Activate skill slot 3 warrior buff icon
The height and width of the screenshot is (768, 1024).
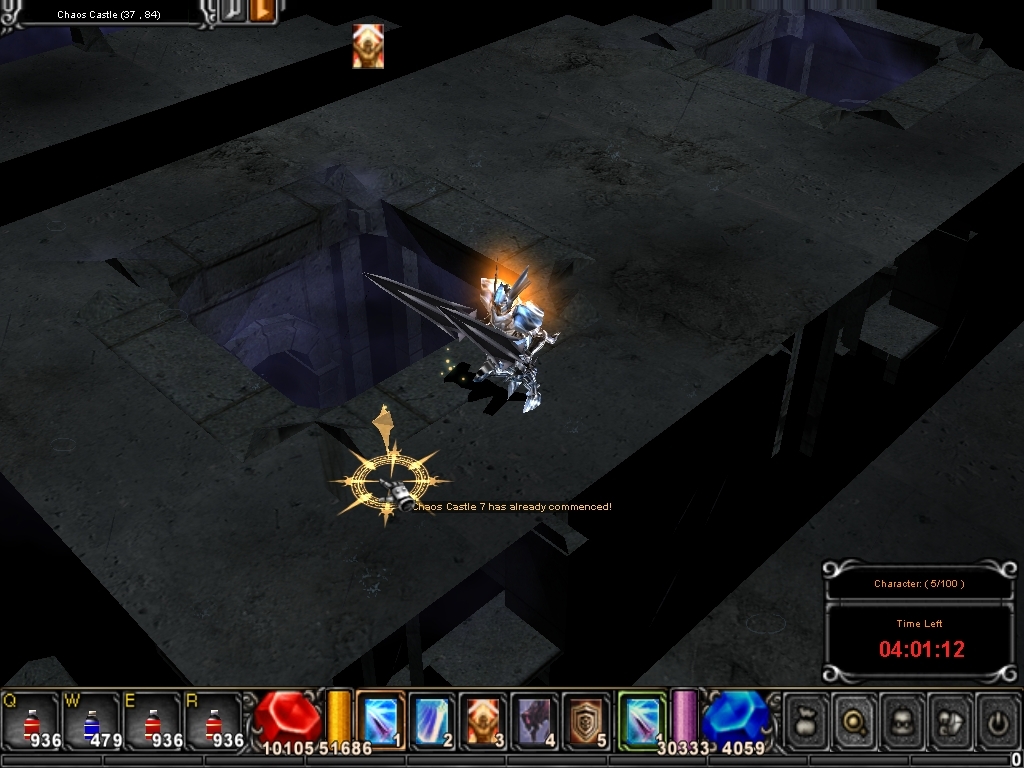click(484, 720)
